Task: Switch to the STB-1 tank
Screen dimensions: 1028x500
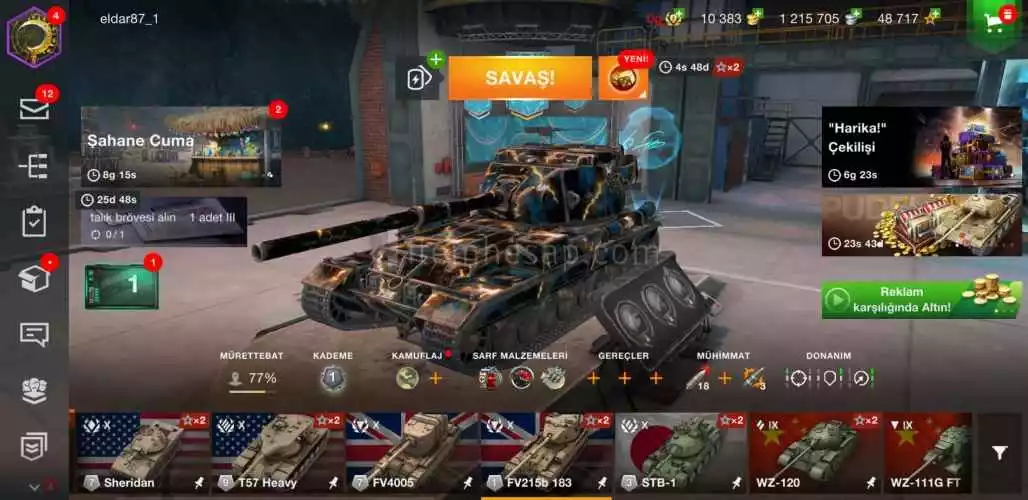Action: 680,452
